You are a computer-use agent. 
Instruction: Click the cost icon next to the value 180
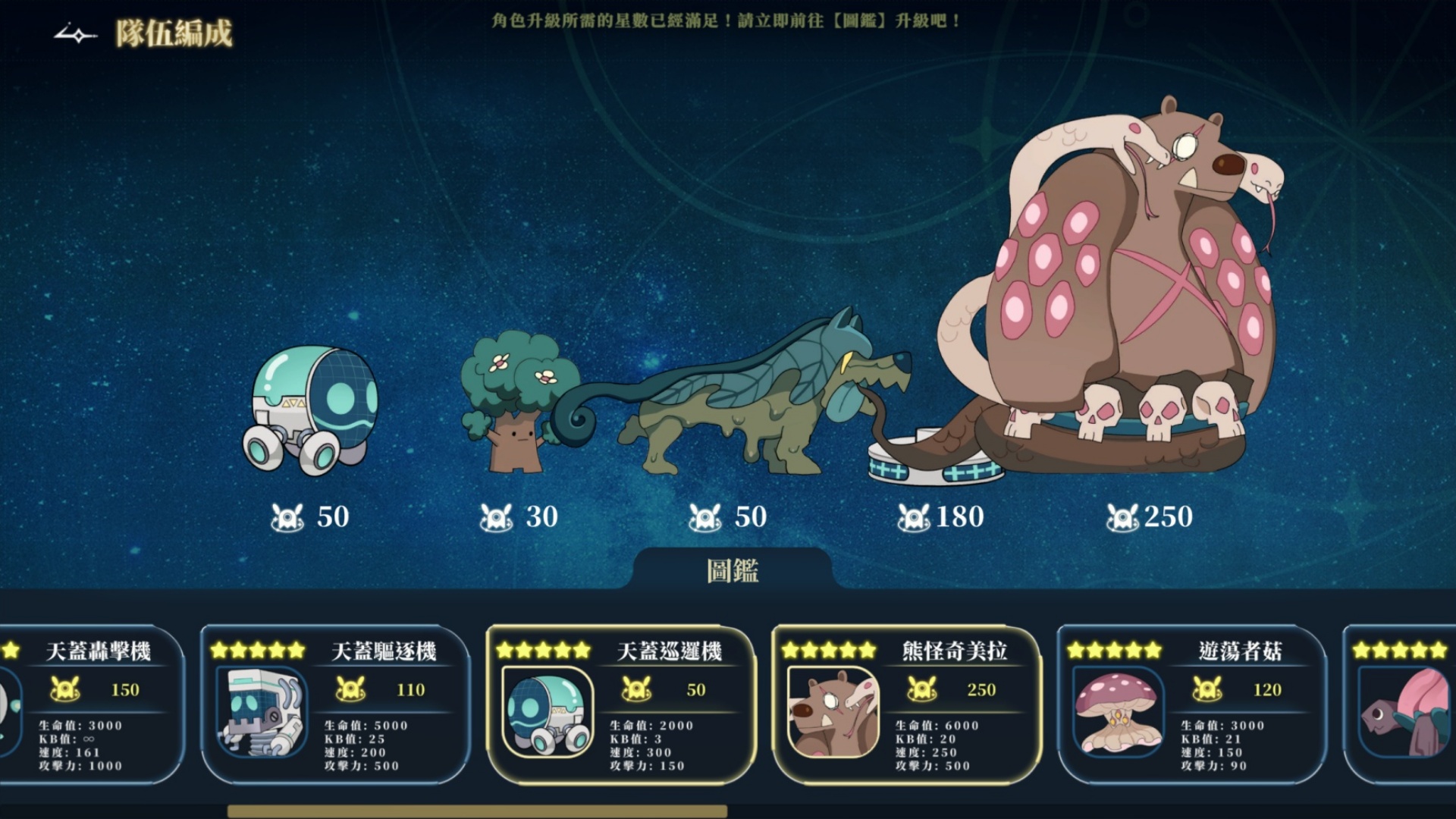913,517
